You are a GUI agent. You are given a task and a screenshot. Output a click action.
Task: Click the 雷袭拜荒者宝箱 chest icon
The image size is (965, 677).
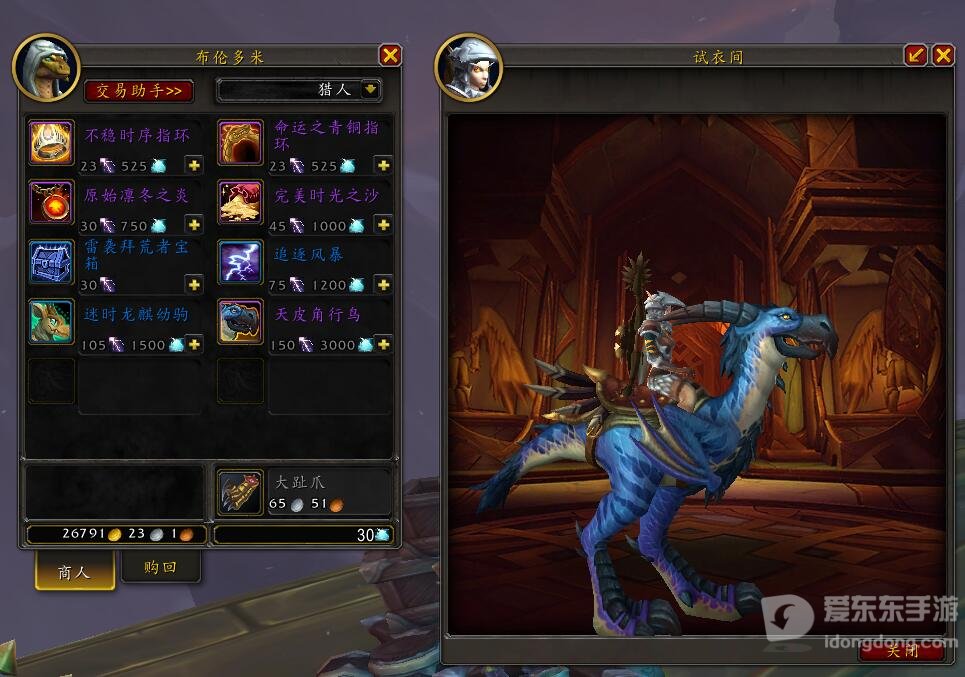point(52,263)
